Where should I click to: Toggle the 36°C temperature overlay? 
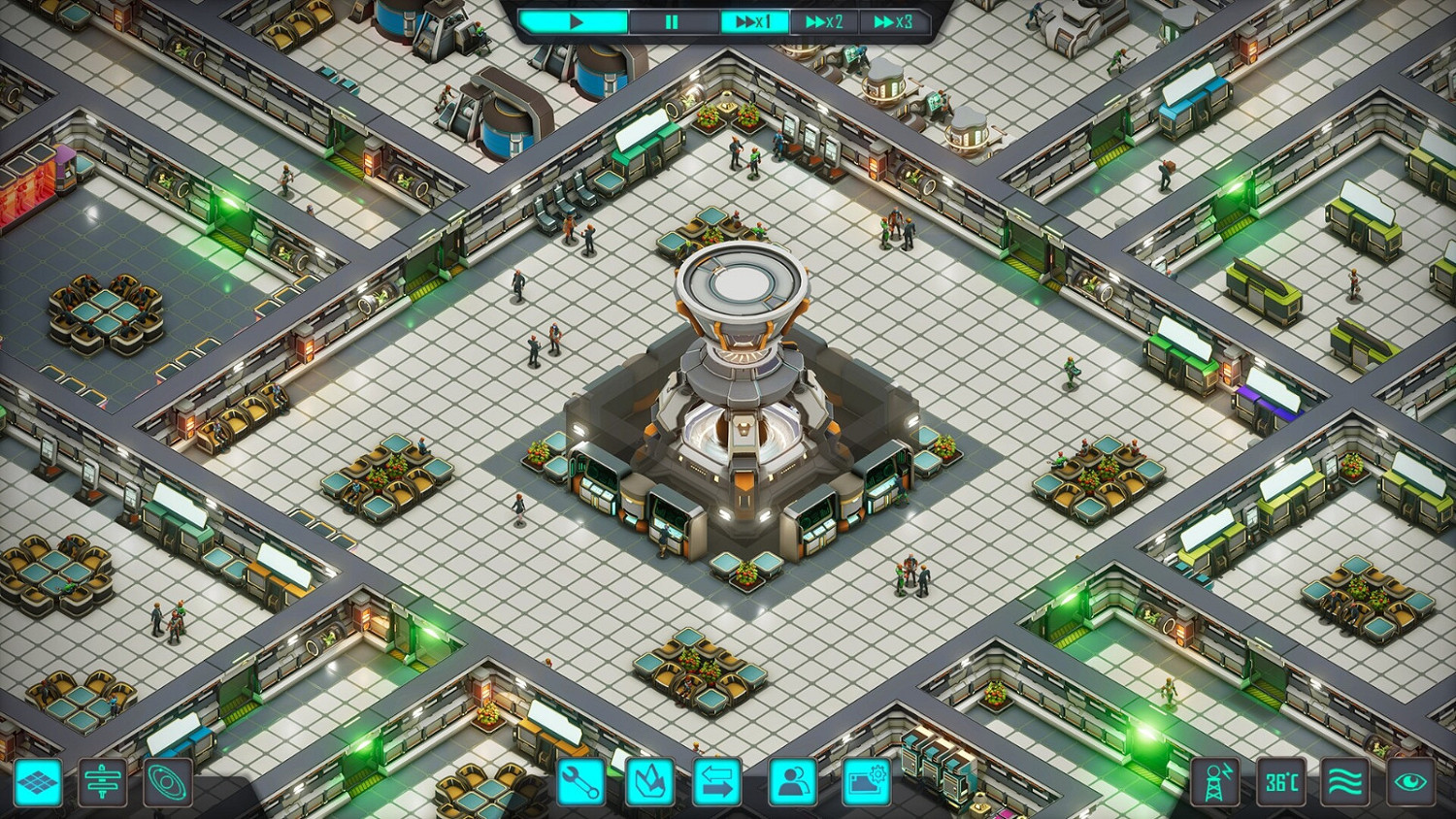(1283, 782)
